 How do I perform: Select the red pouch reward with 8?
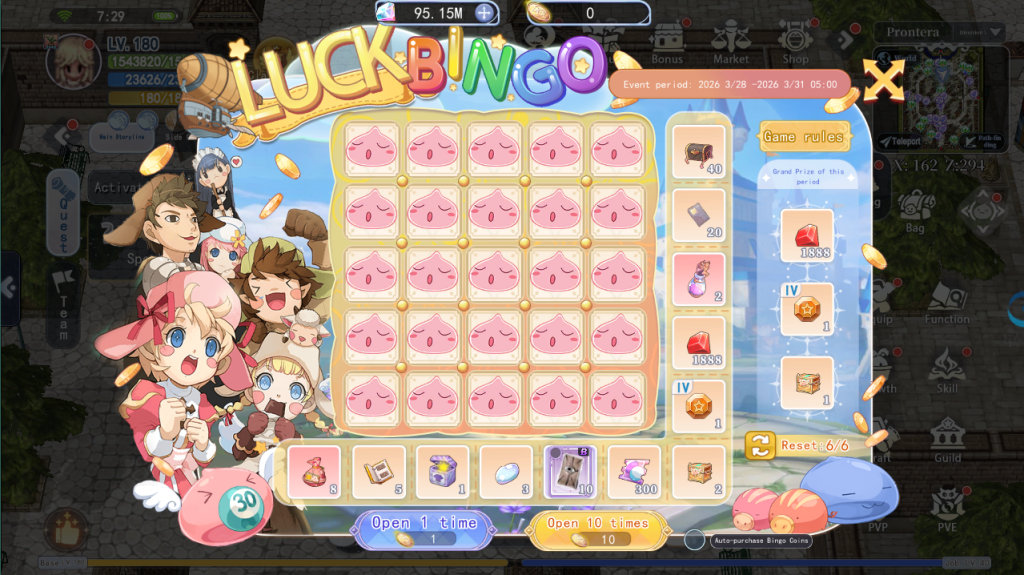click(314, 472)
